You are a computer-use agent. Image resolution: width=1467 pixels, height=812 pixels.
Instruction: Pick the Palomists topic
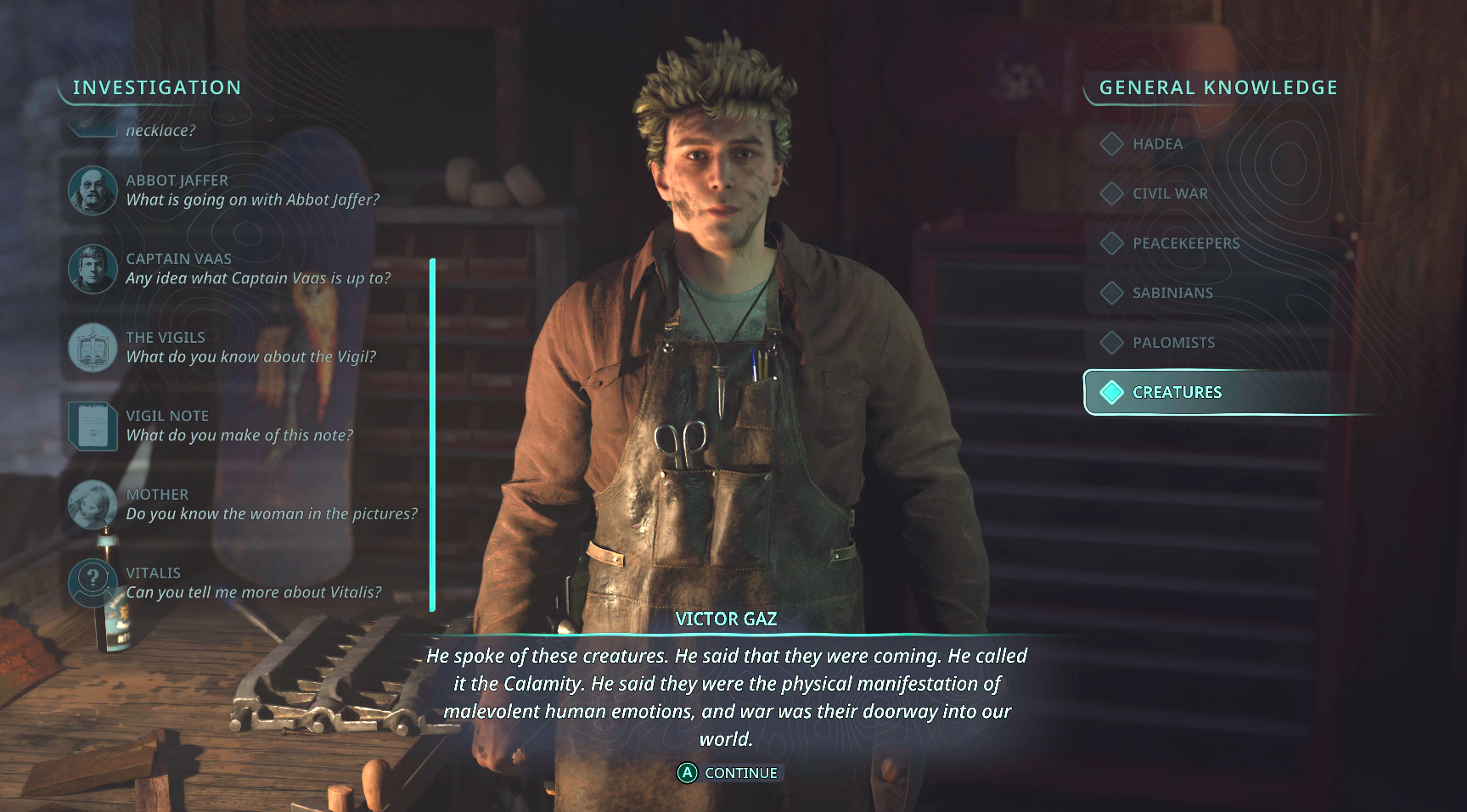pos(1172,343)
